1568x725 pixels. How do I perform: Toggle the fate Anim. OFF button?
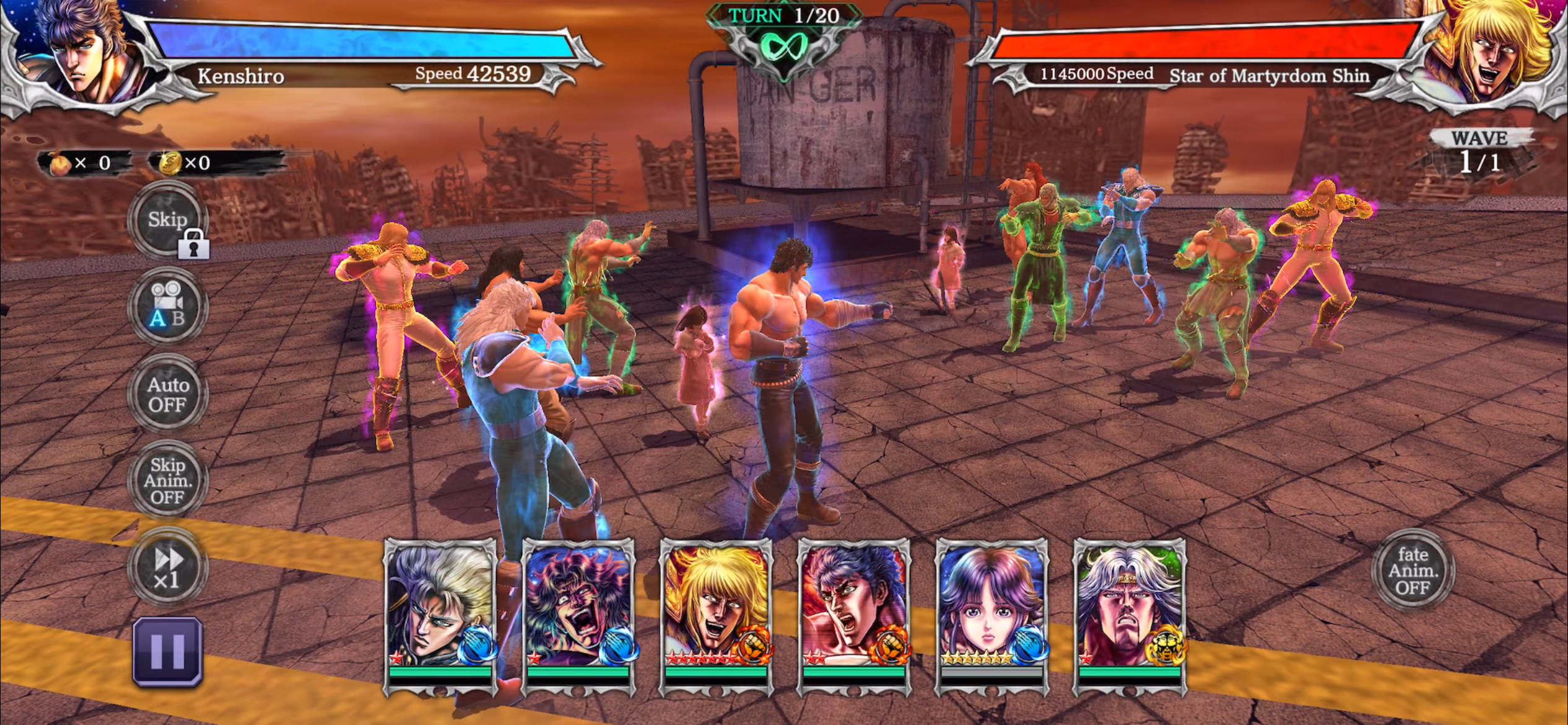coord(1413,570)
